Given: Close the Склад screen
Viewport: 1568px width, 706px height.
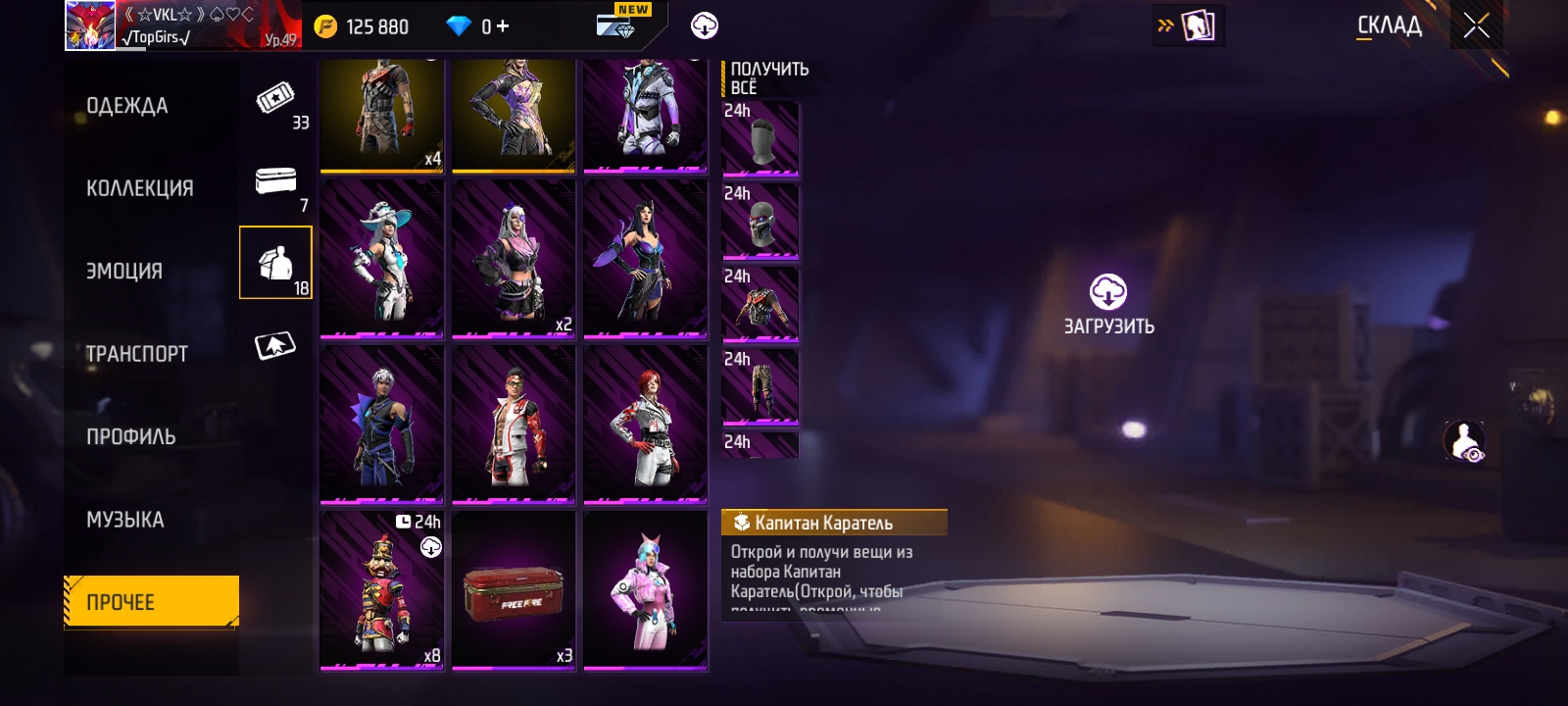Looking at the screenshot, I should click(x=1476, y=26).
